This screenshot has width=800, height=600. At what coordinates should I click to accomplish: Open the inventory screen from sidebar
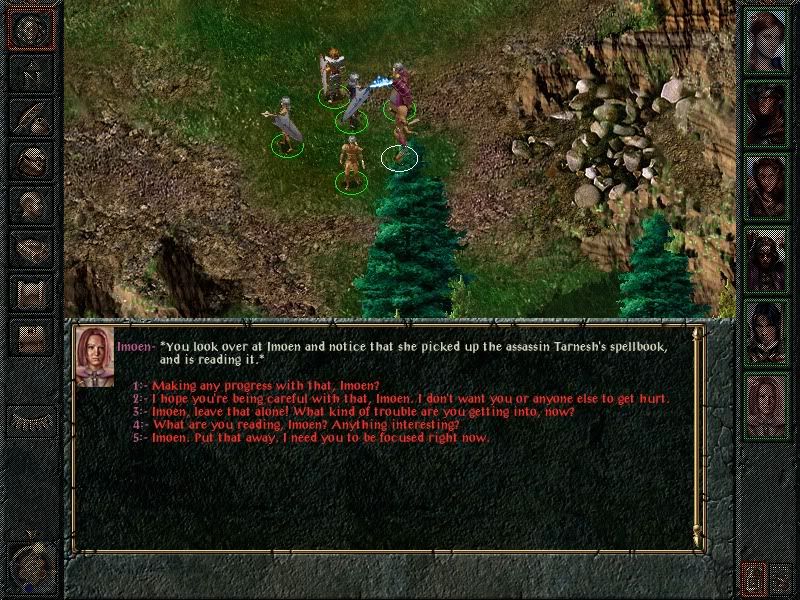click(30, 159)
